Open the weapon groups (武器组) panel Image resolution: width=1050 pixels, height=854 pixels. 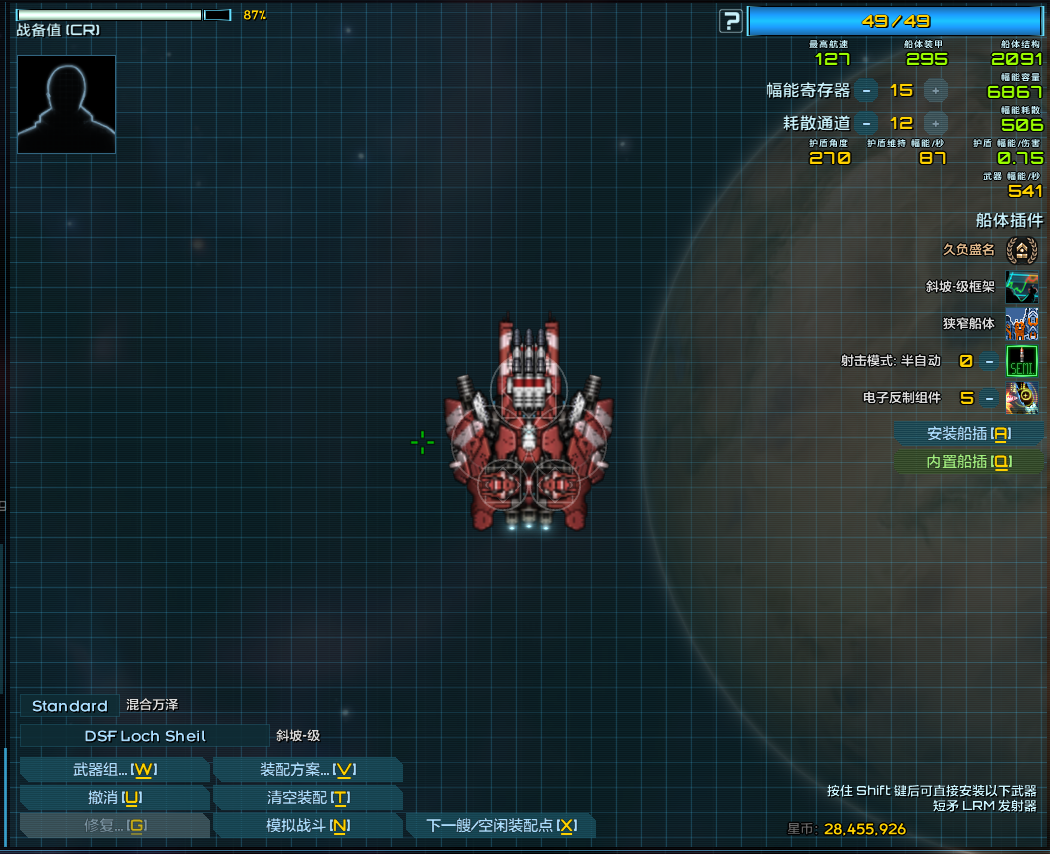(114, 769)
